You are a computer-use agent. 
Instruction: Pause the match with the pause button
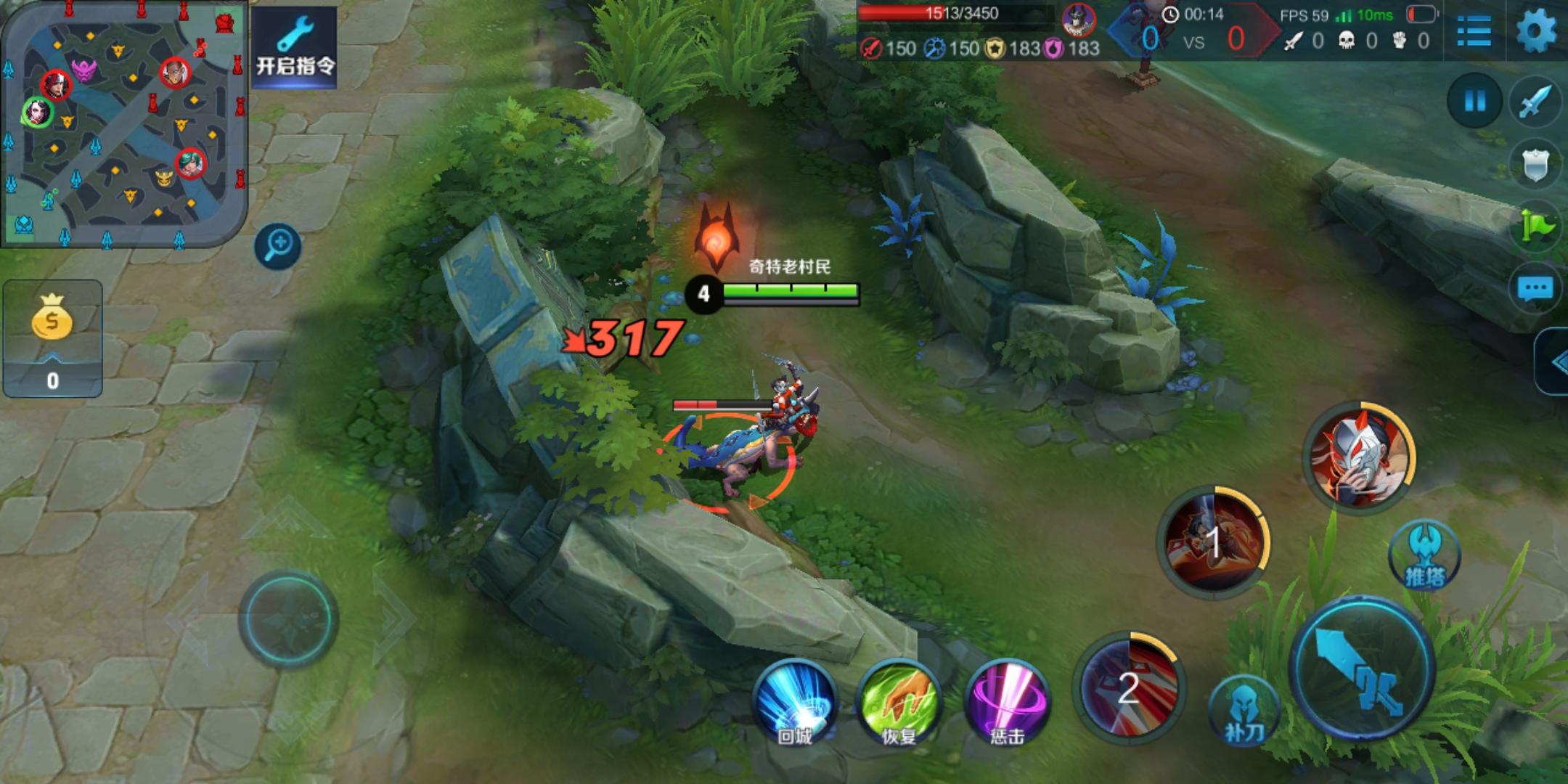click(x=1474, y=101)
